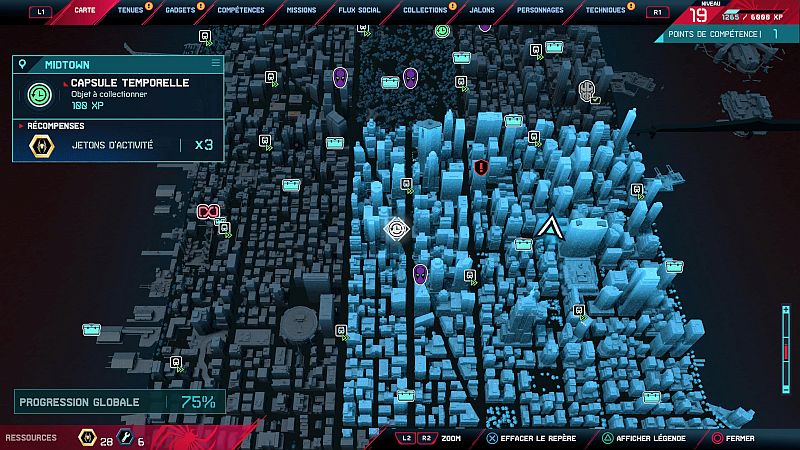The height and width of the screenshot is (450, 800).
Task: Switch to the Tenues tab
Action: click(x=130, y=10)
